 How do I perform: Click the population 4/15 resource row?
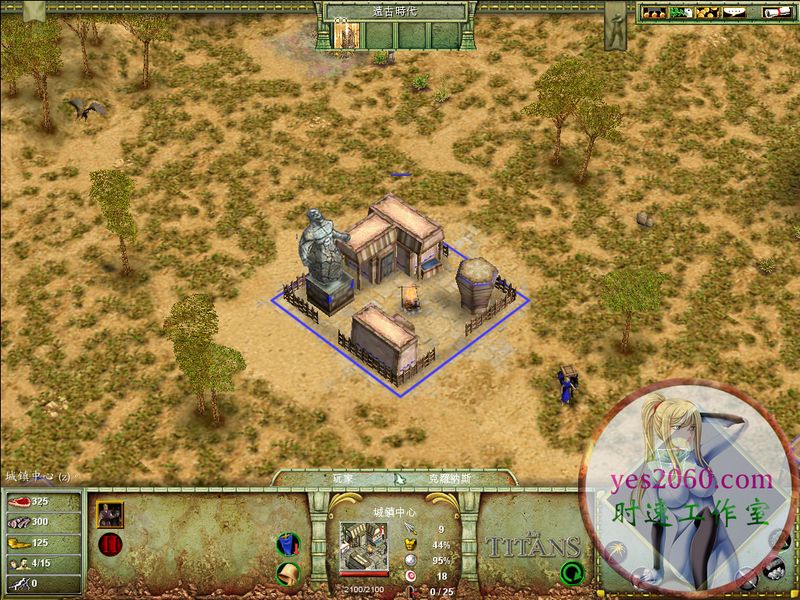(40, 562)
